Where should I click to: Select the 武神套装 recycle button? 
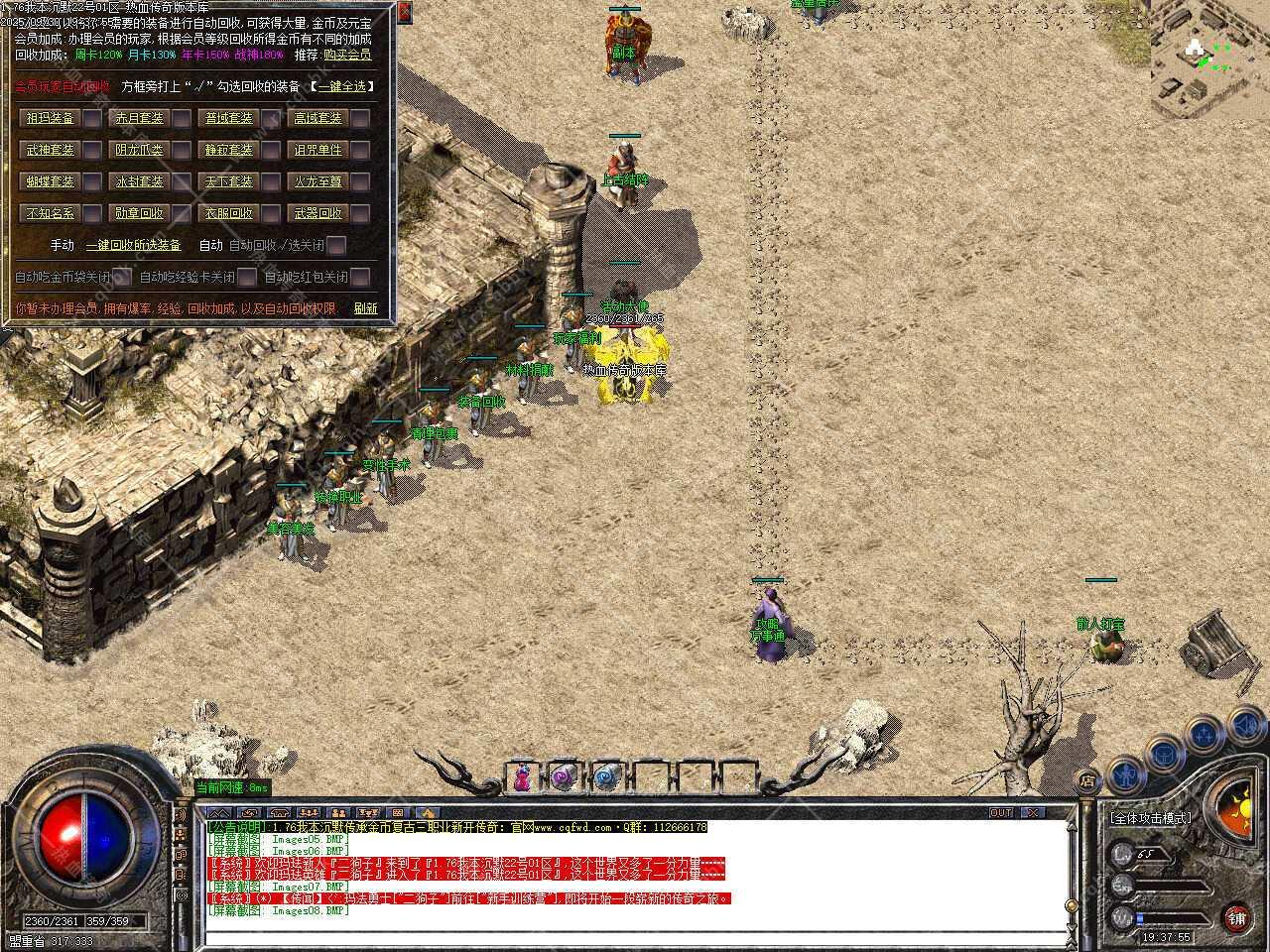50,151
